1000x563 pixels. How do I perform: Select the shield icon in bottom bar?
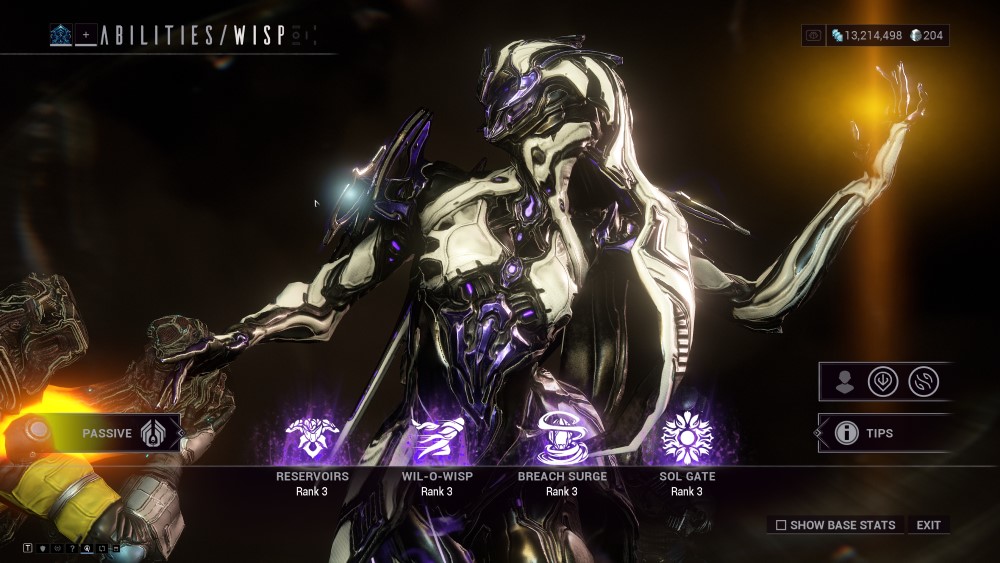[43, 548]
